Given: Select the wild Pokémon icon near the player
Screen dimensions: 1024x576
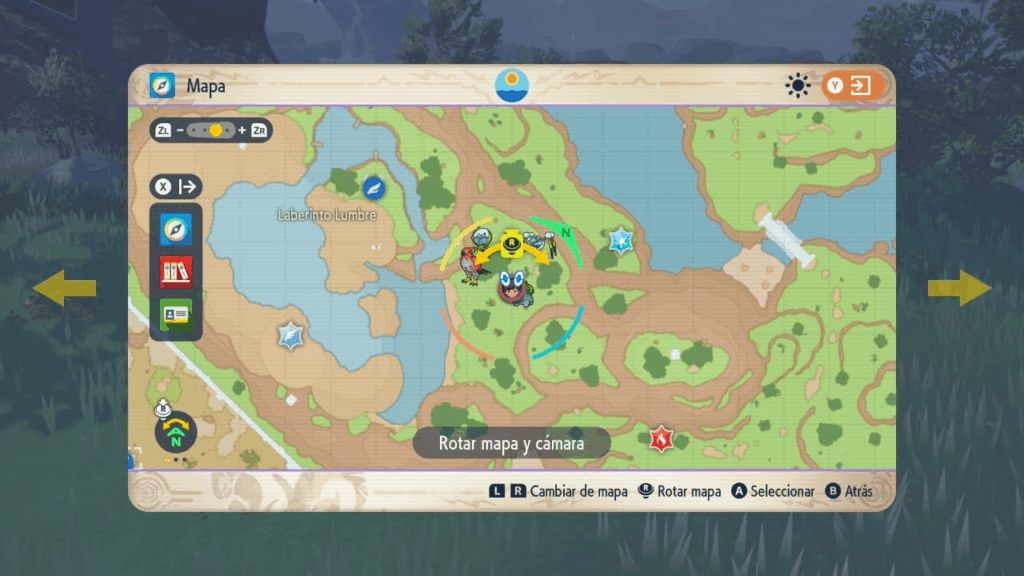Looking at the screenshot, I should pyautogui.click(x=470, y=269).
